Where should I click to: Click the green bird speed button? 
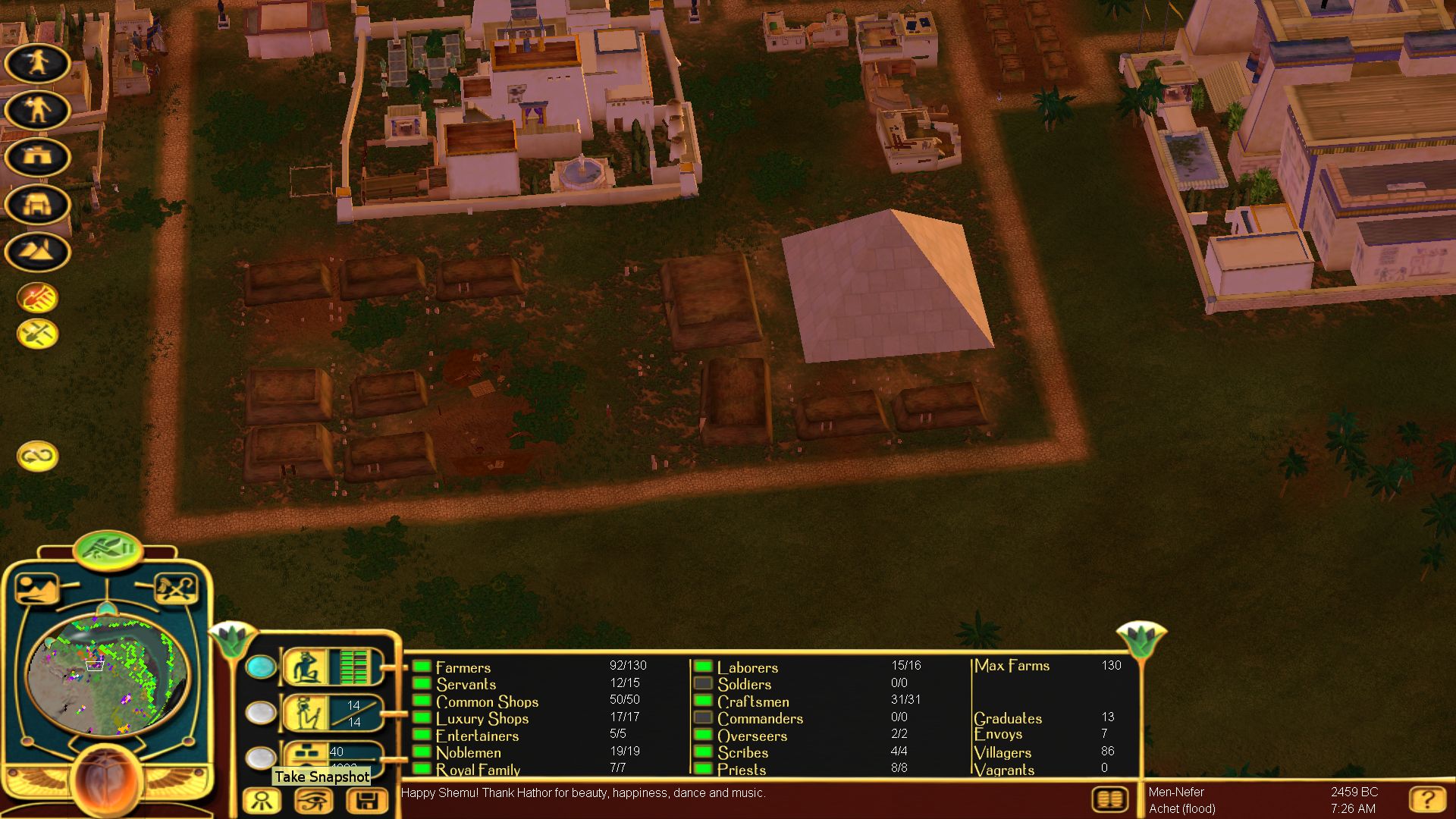click(108, 548)
